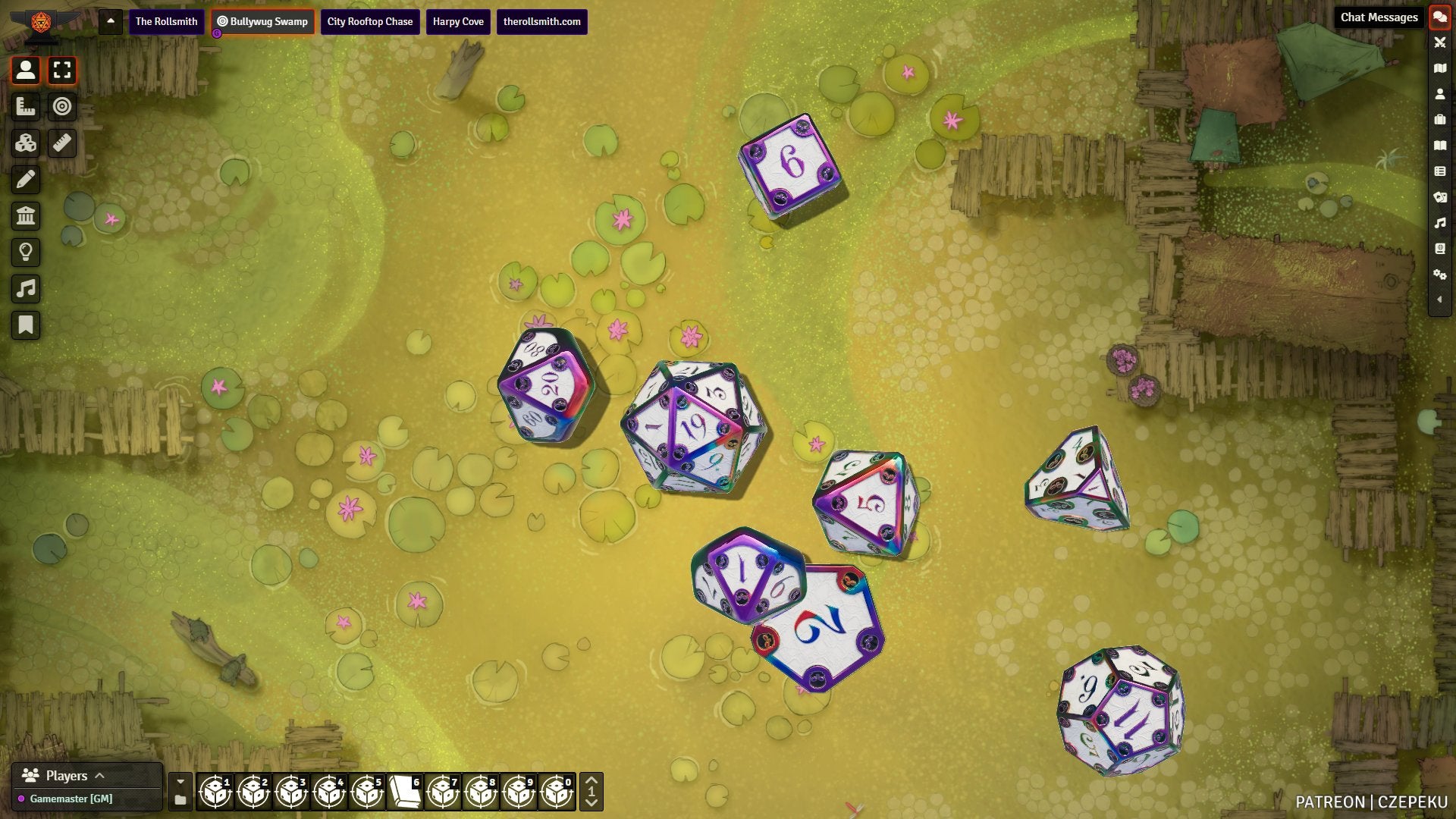Switch to the Bullywug Swamp scene
The height and width of the screenshot is (819, 1456).
coord(262,22)
